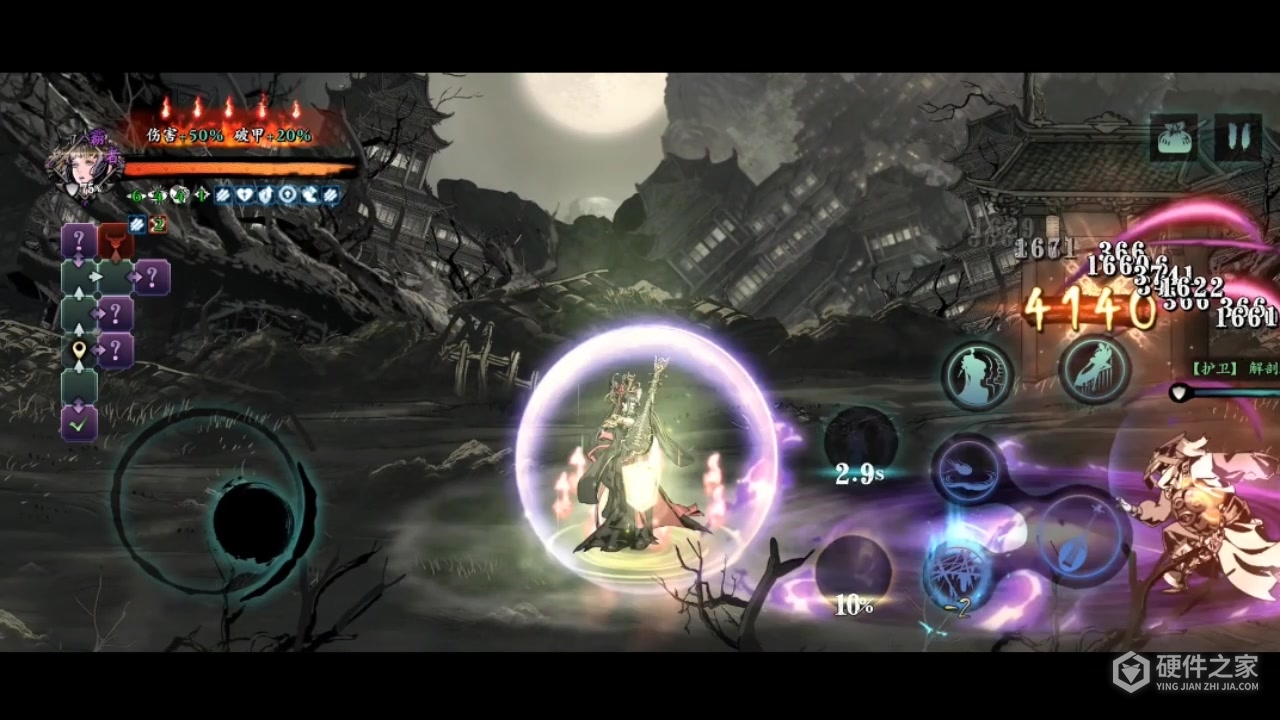This screenshot has width=1280, height=720.
Task: Activate the female silhouette skill
Action: point(977,375)
